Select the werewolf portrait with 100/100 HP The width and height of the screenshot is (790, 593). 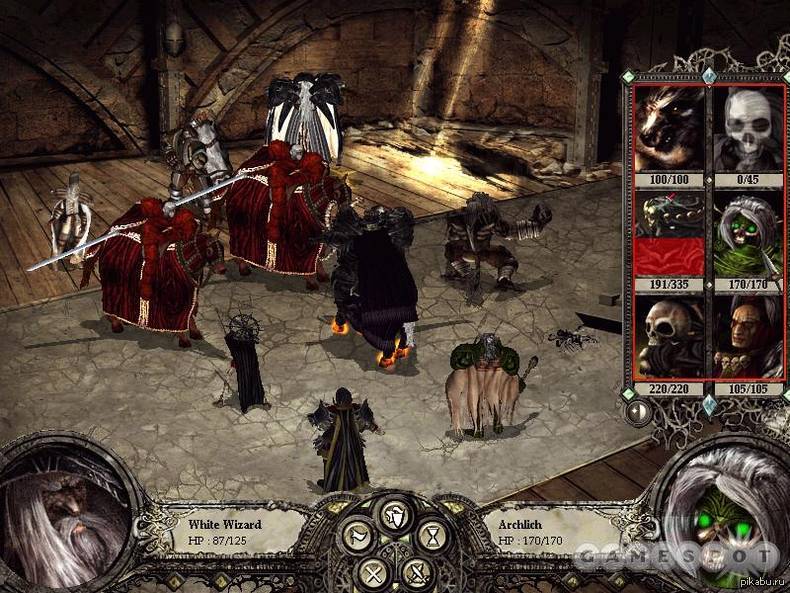click(670, 130)
